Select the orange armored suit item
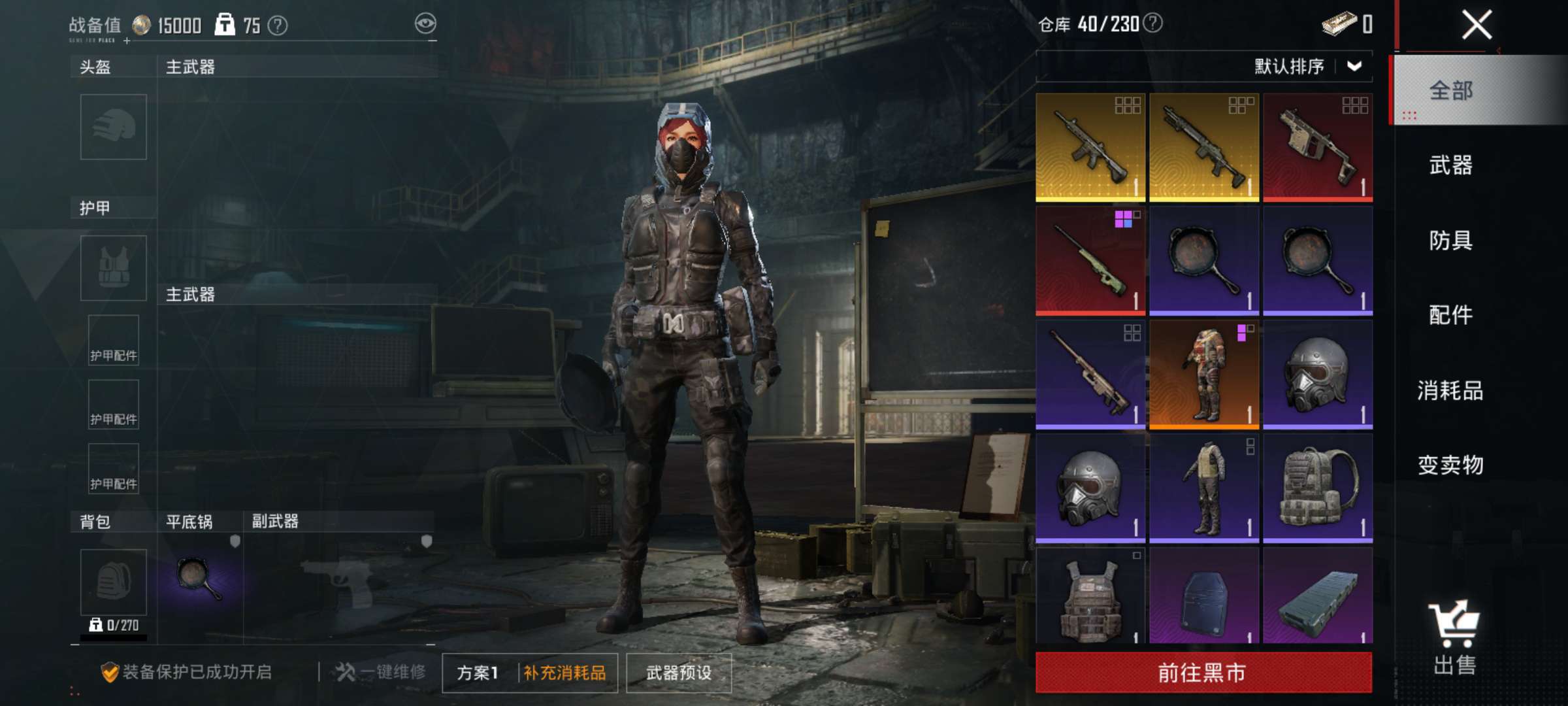Screen dimensions: 1568x706 (x=1204, y=375)
